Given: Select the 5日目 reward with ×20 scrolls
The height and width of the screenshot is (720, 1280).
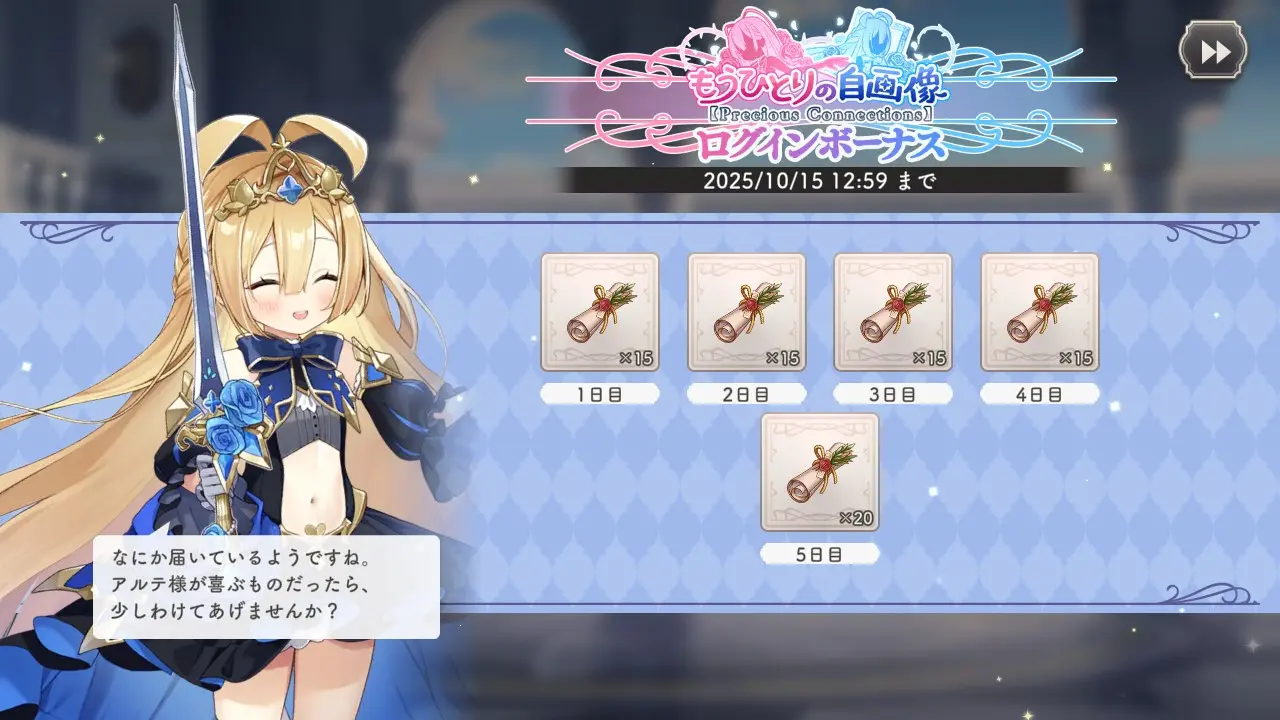Looking at the screenshot, I should tap(820, 472).
